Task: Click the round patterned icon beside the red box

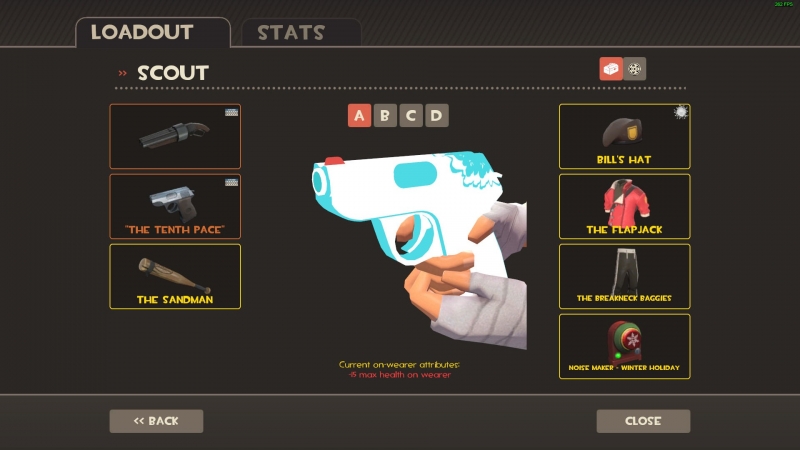Action: [635, 69]
